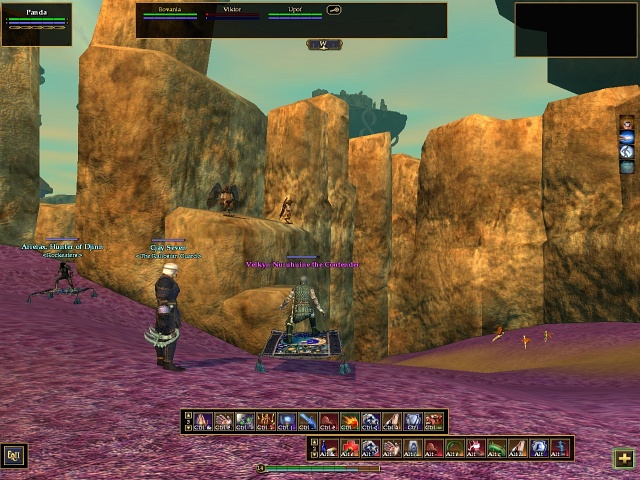Select the top effect icon with face

(x=627, y=123)
